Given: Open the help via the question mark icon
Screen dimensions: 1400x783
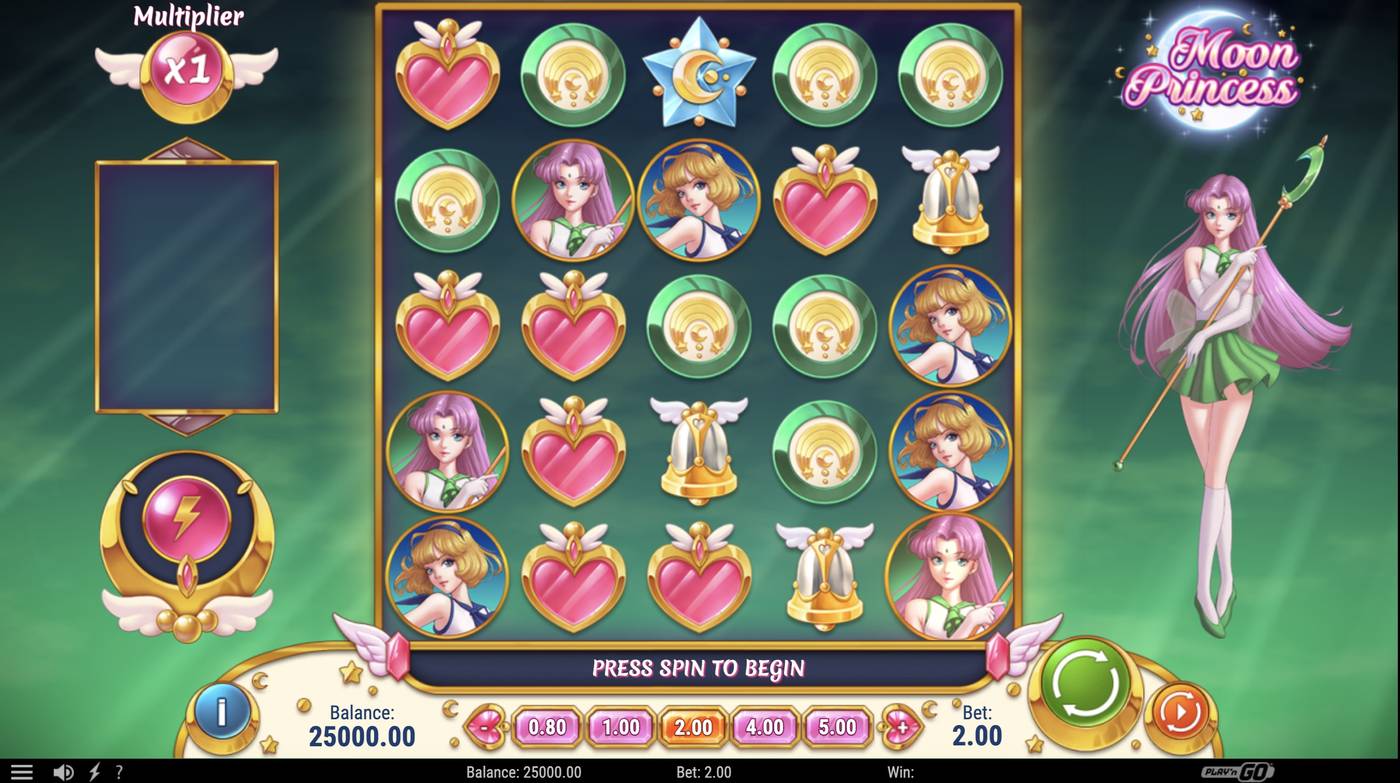Looking at the screenshot, I should 117,771.
